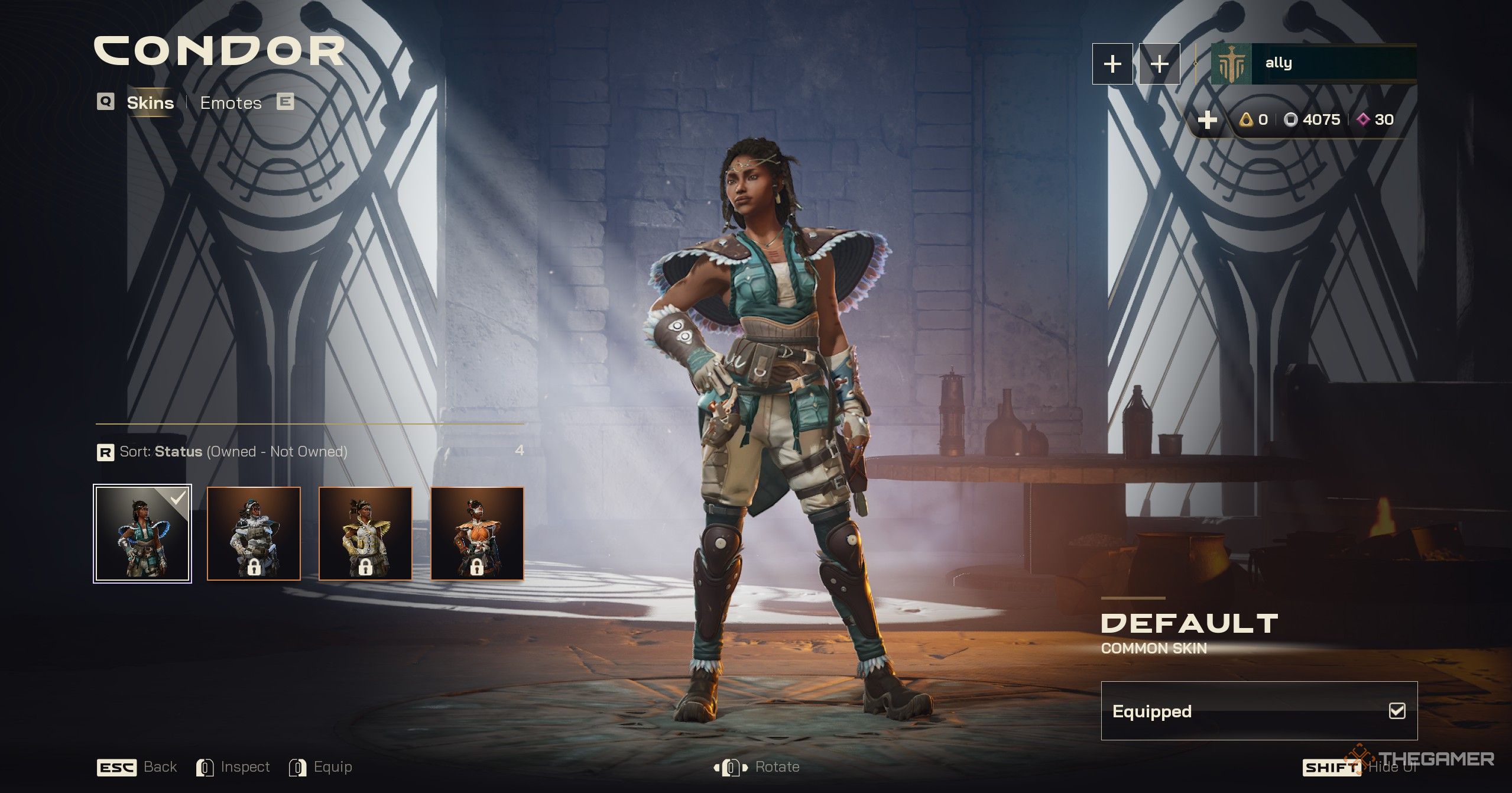Open the ally player banner

click(1313, 63)
